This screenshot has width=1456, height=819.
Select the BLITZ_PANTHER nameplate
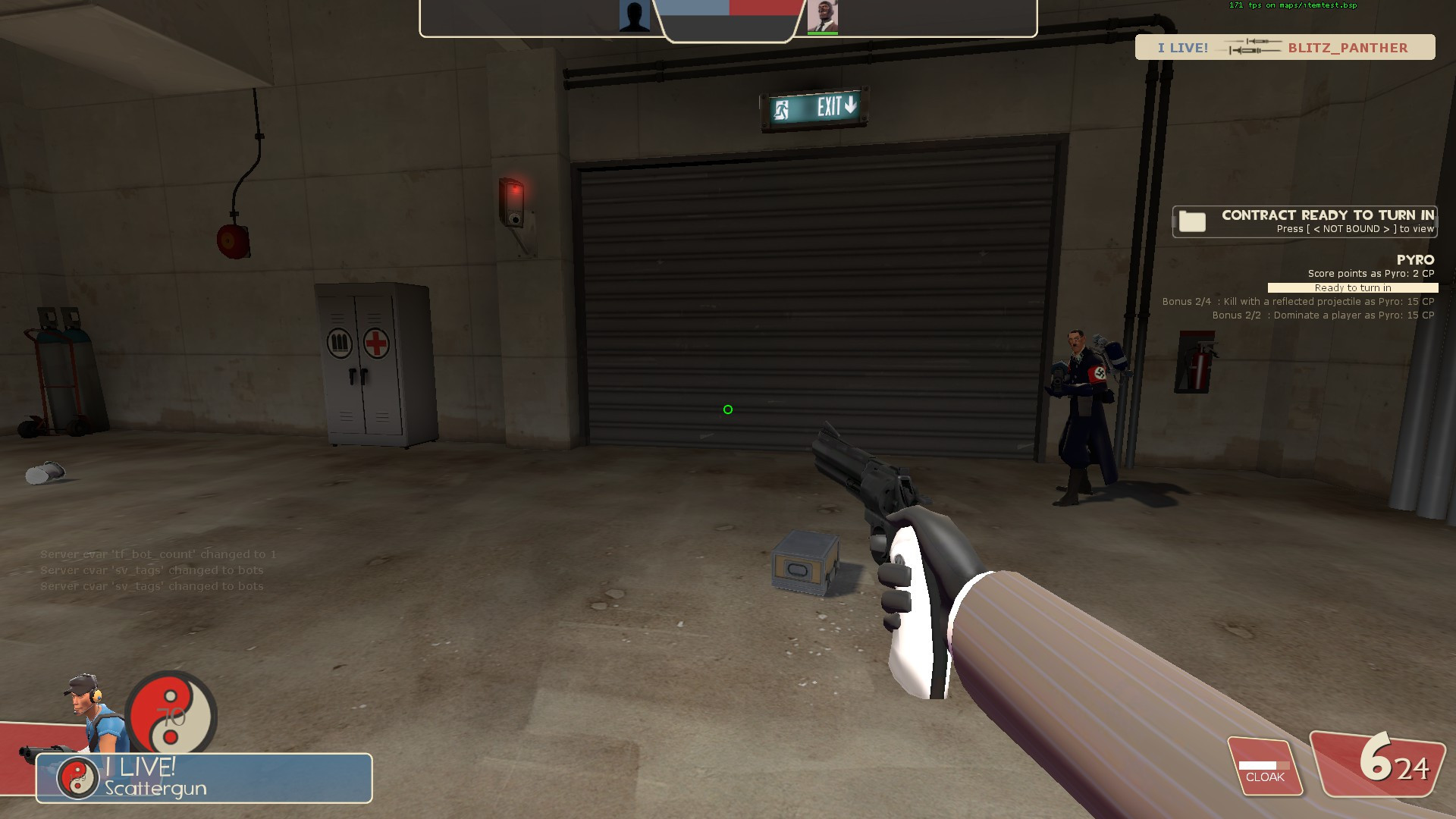1347,47
